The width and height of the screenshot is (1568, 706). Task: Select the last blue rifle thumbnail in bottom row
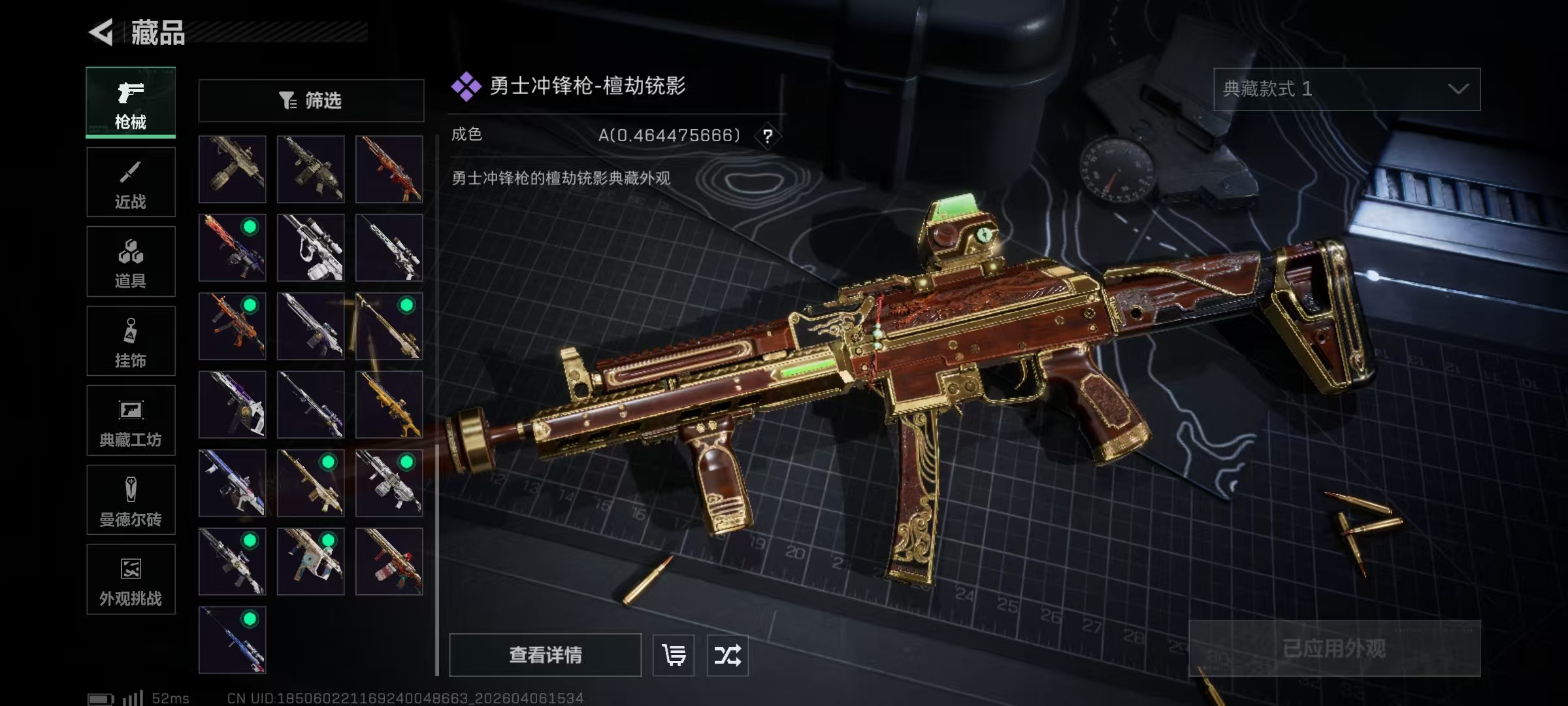click(233, 640)
